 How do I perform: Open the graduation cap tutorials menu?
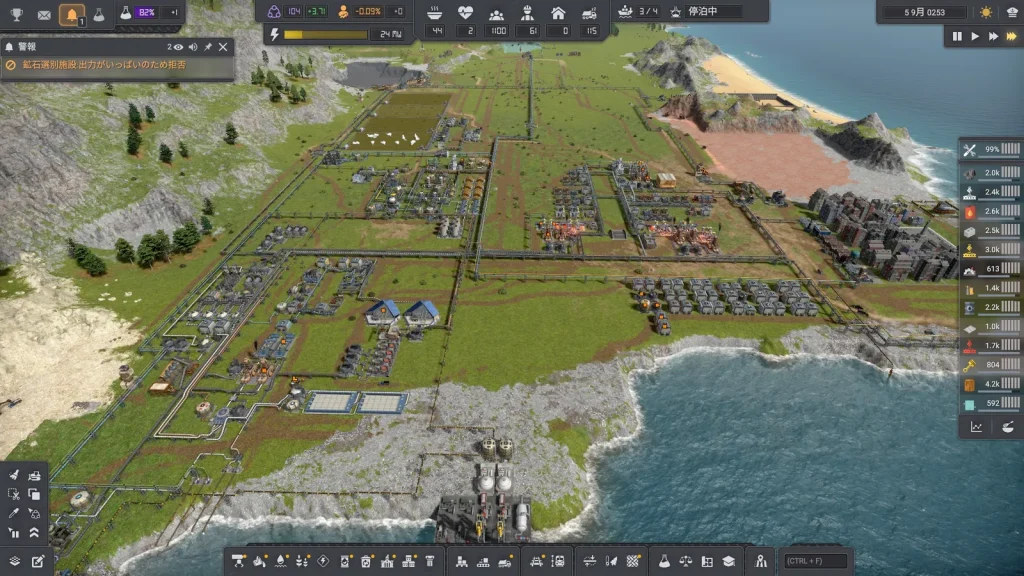click(729, 561)
